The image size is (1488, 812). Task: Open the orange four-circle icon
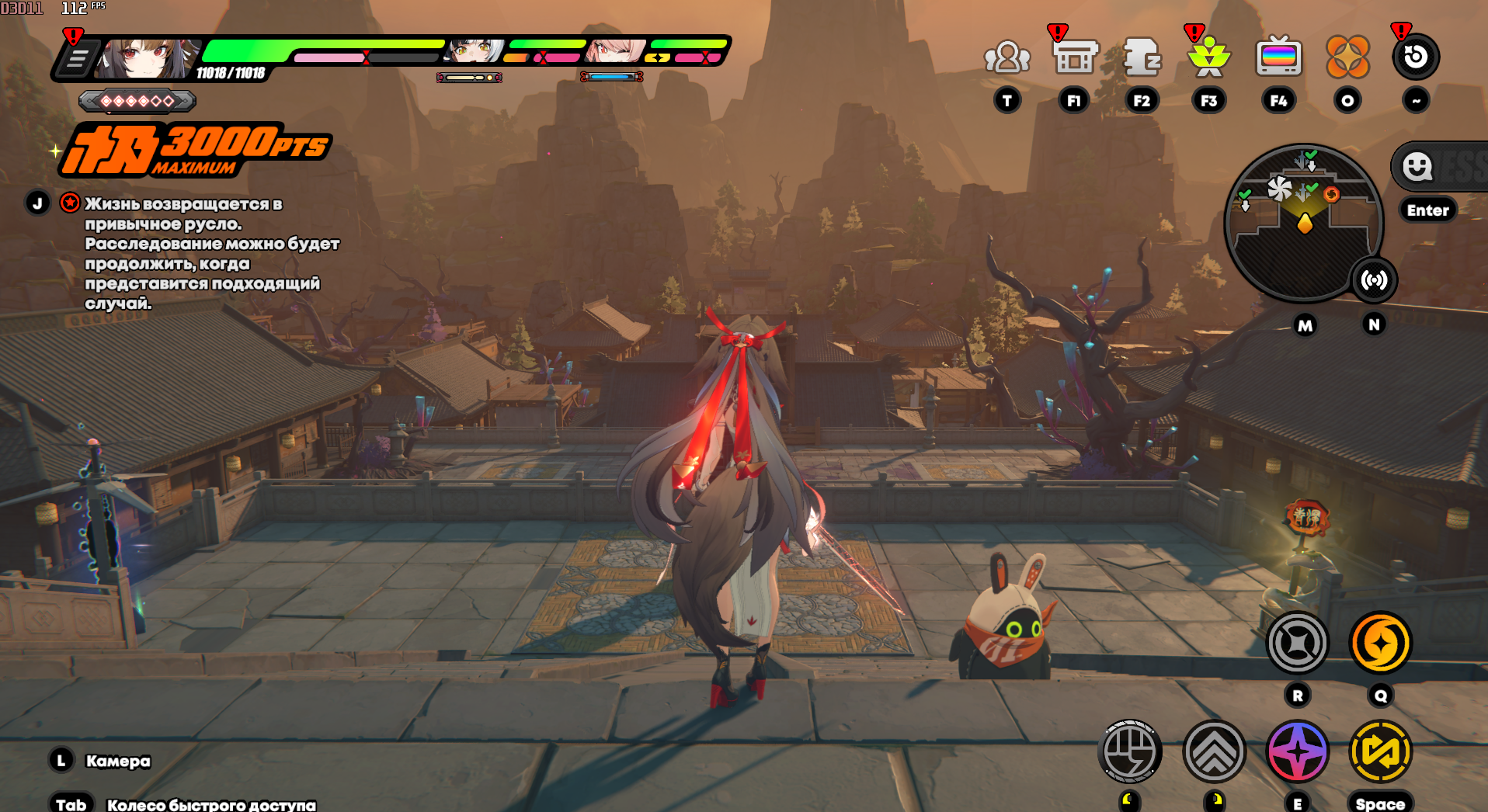(x=1347, y=57)
